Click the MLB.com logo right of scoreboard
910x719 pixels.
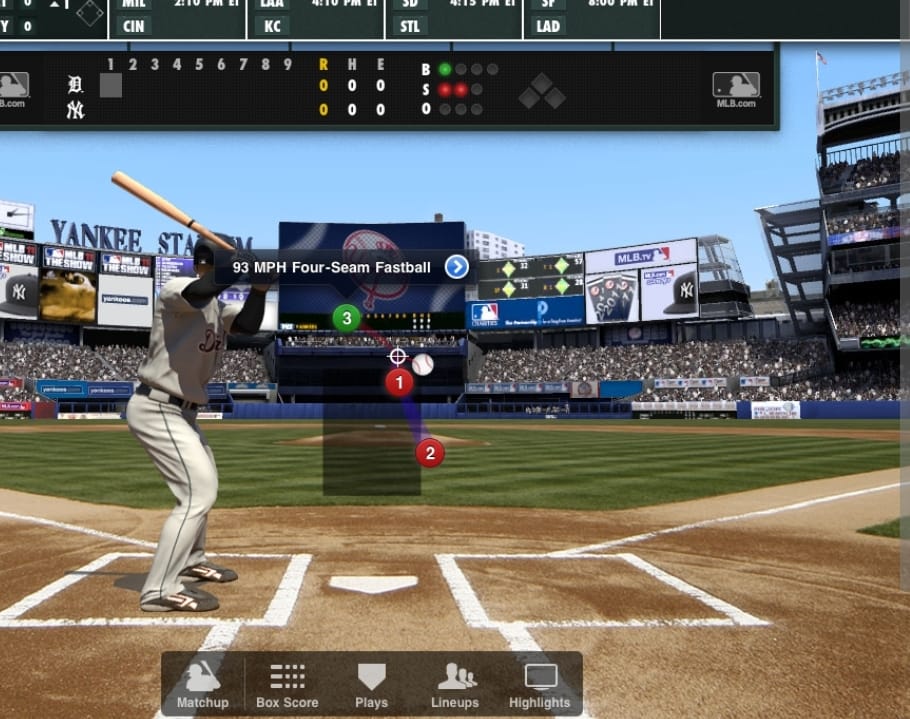point(736,88)
